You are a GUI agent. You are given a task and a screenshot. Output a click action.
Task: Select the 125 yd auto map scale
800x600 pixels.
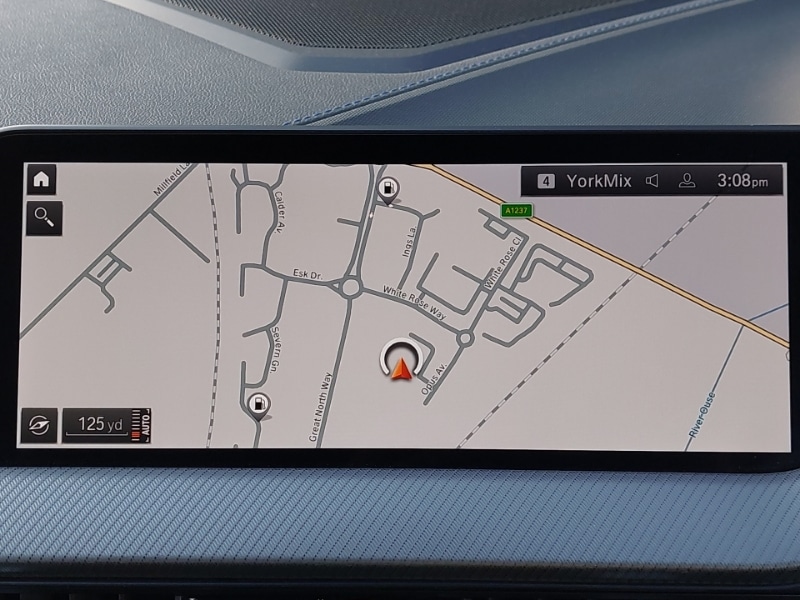pyautogui.click(x=107, y=425)
